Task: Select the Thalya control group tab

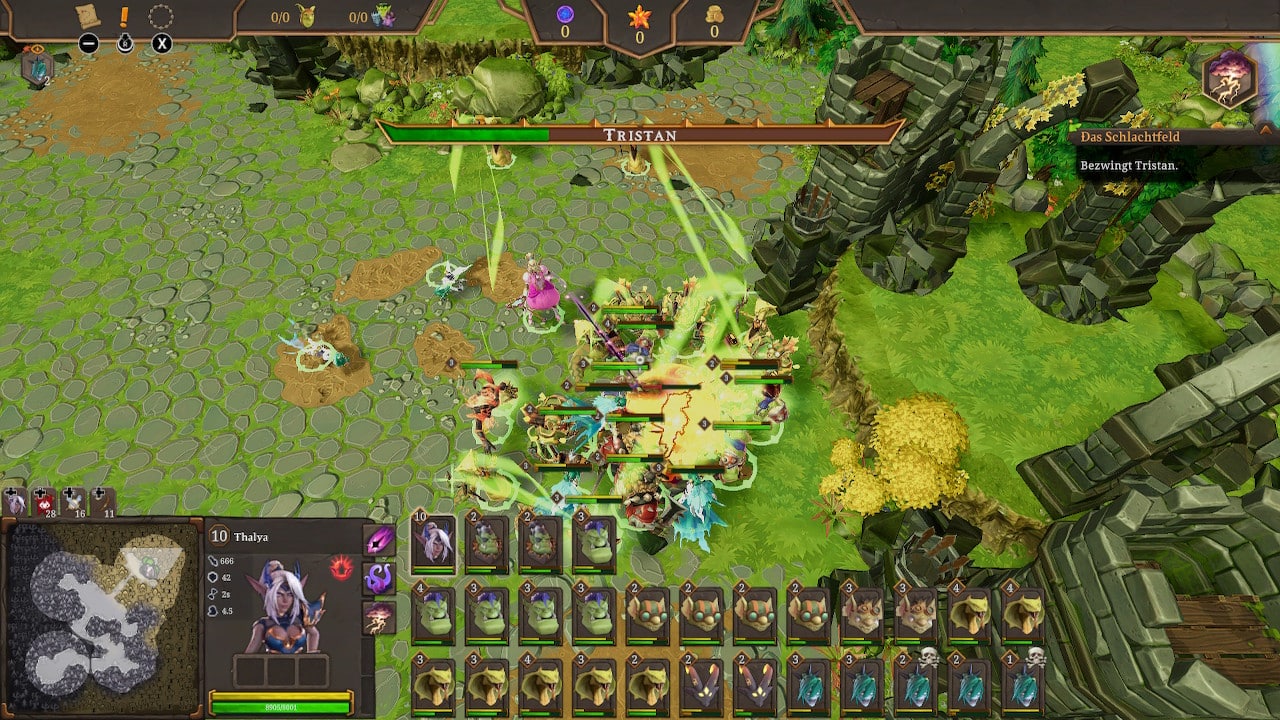Action: pyautogui.click(x=15, y=501)
